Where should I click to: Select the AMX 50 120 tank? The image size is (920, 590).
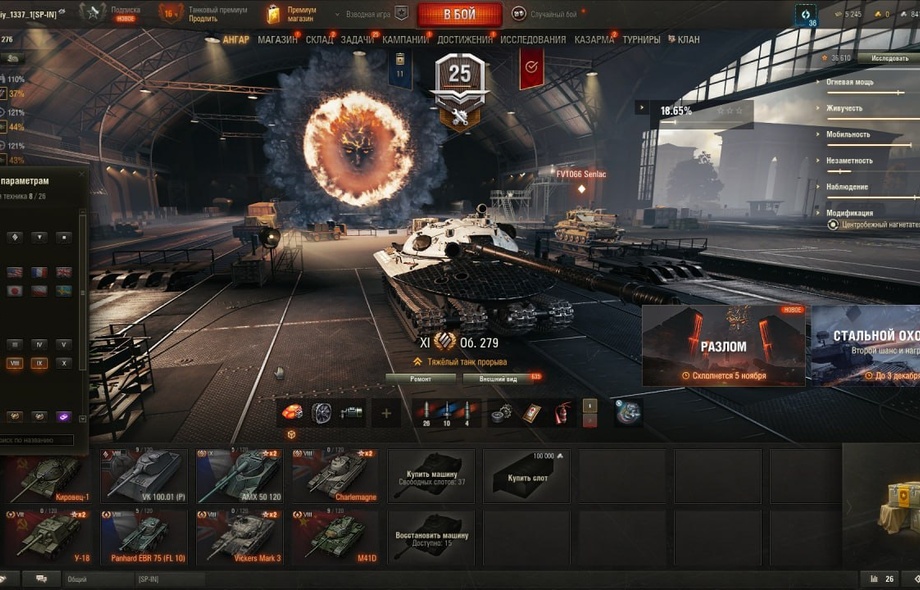240,475
